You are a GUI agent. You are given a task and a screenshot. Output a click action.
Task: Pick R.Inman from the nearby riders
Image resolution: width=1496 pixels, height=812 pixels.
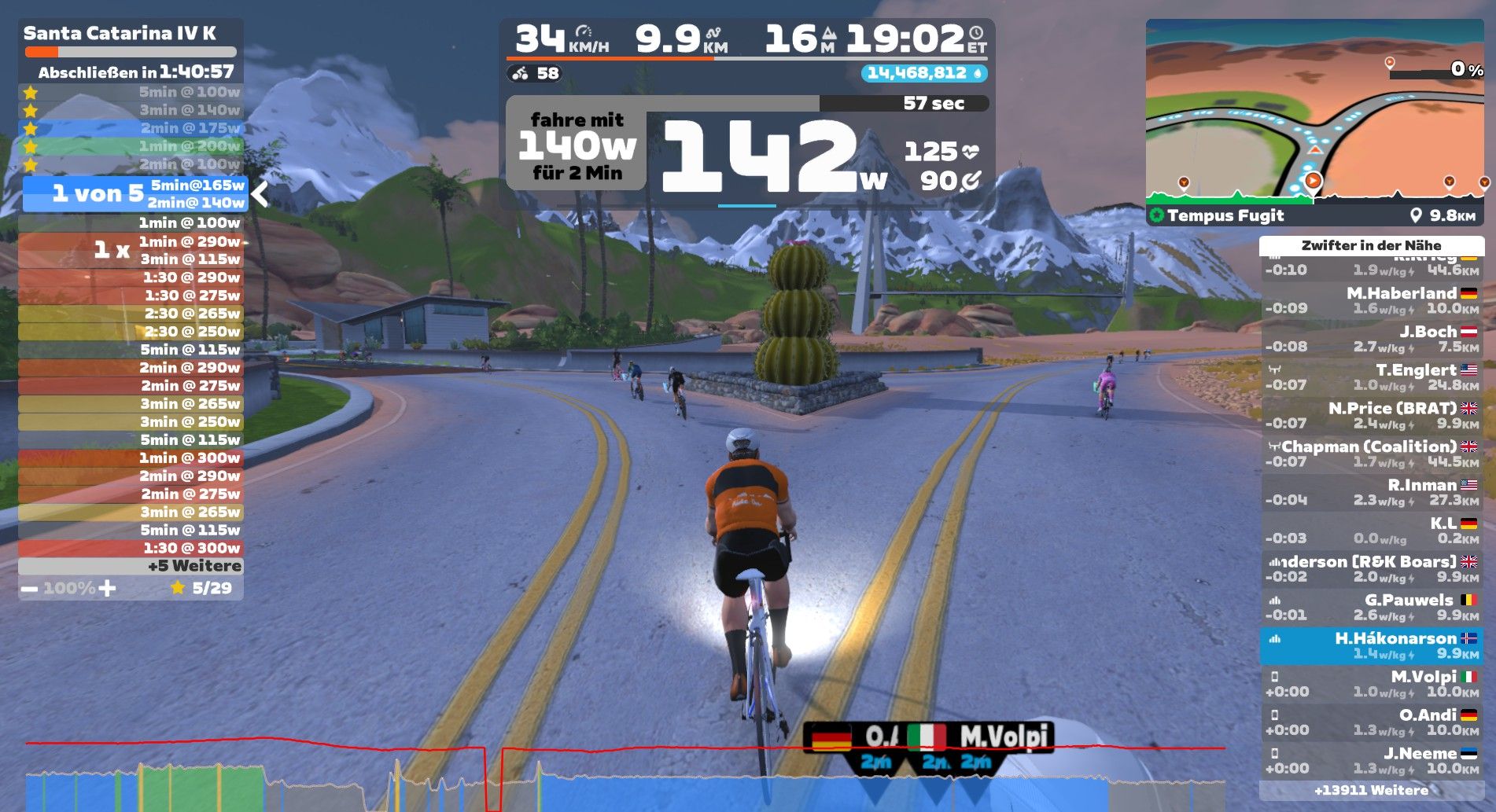pos(1371,492)
